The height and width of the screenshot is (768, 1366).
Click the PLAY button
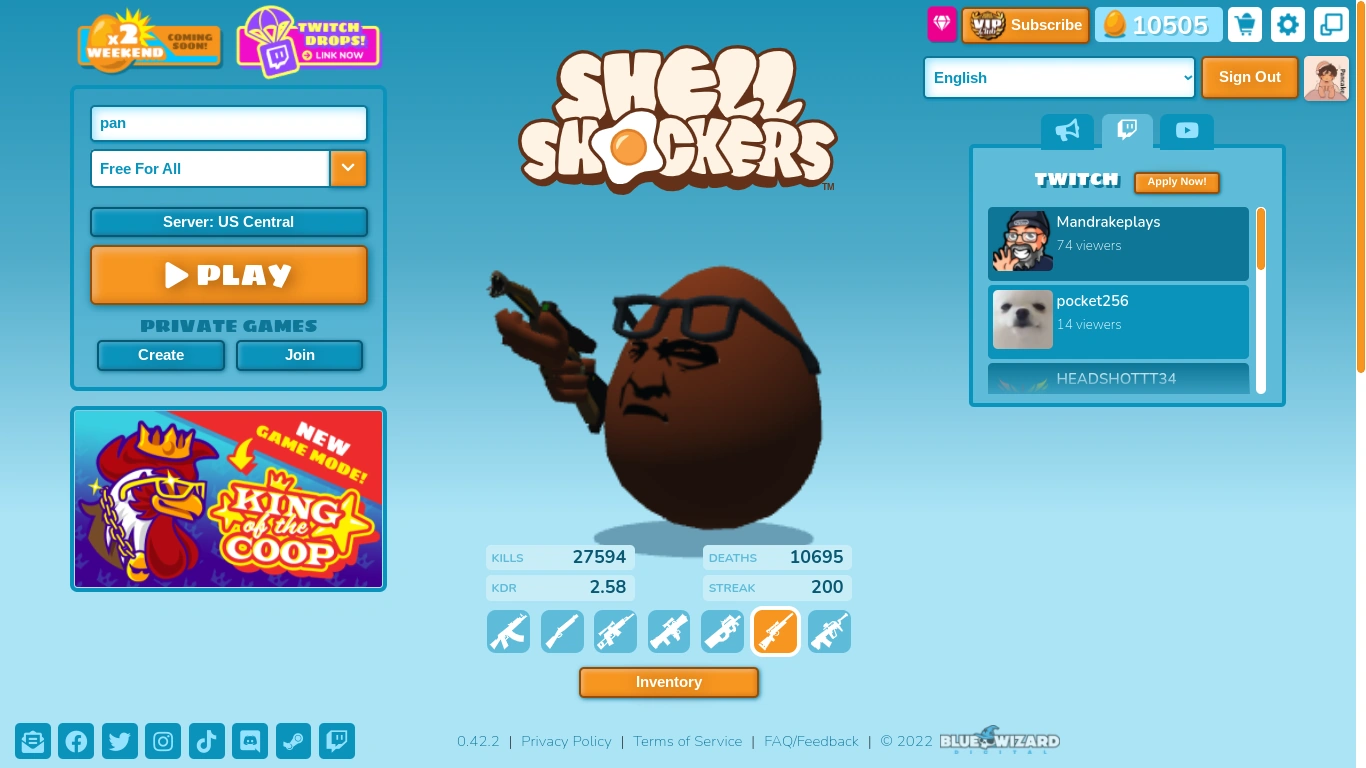point(228,274)
